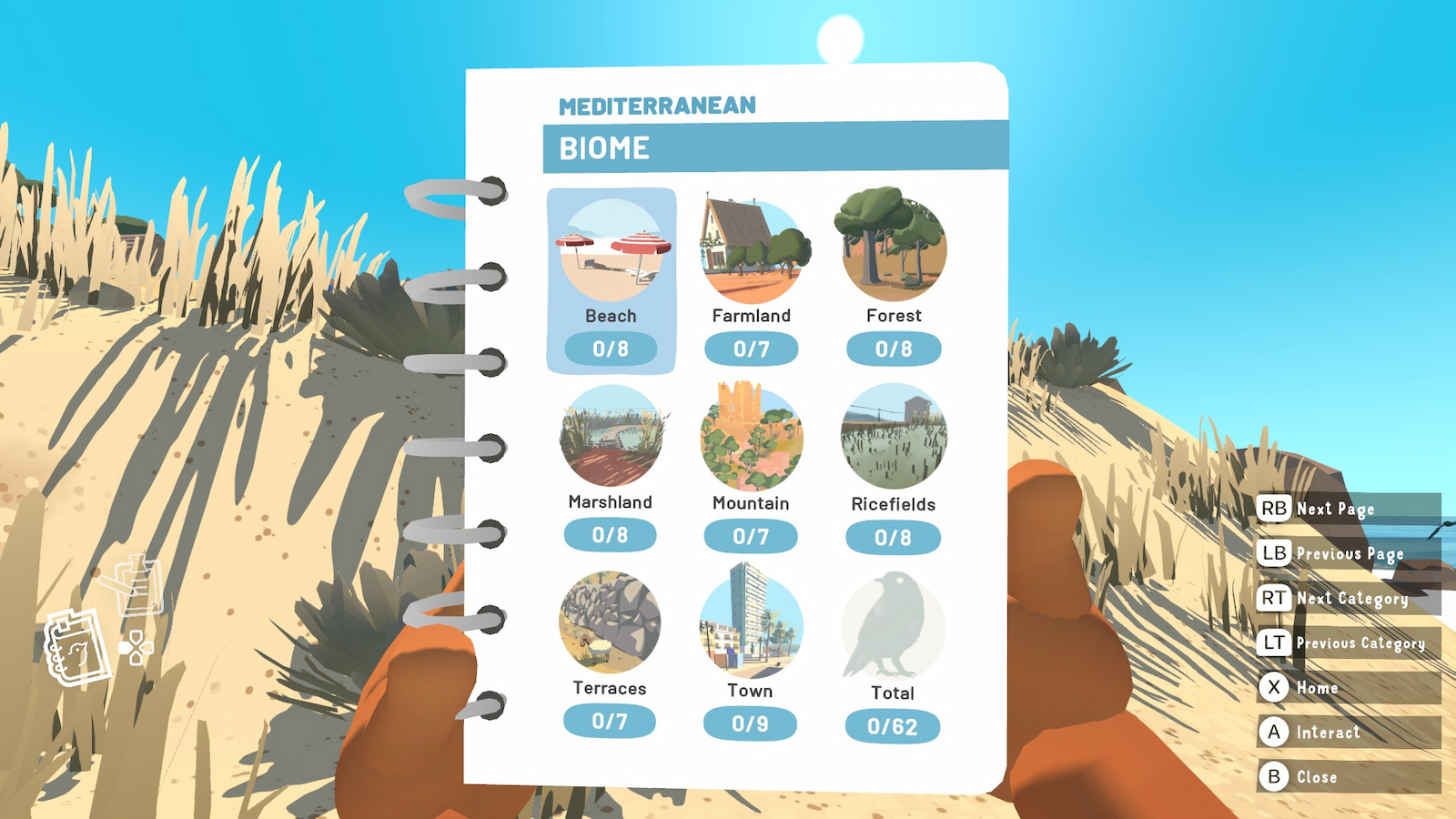Open the highlighted Beach card

pyautogui.click(x=612, y=246)
